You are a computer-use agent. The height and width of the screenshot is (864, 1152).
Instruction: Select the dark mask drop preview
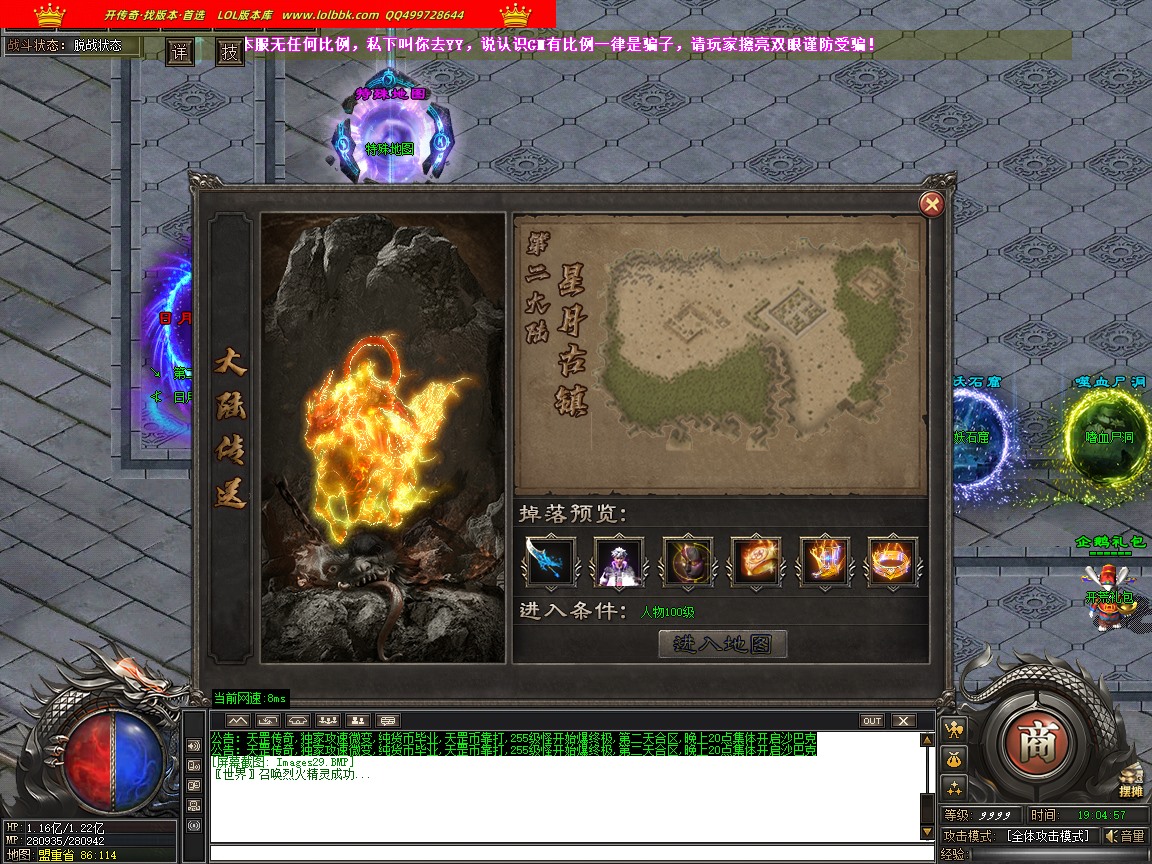(688, 561)
